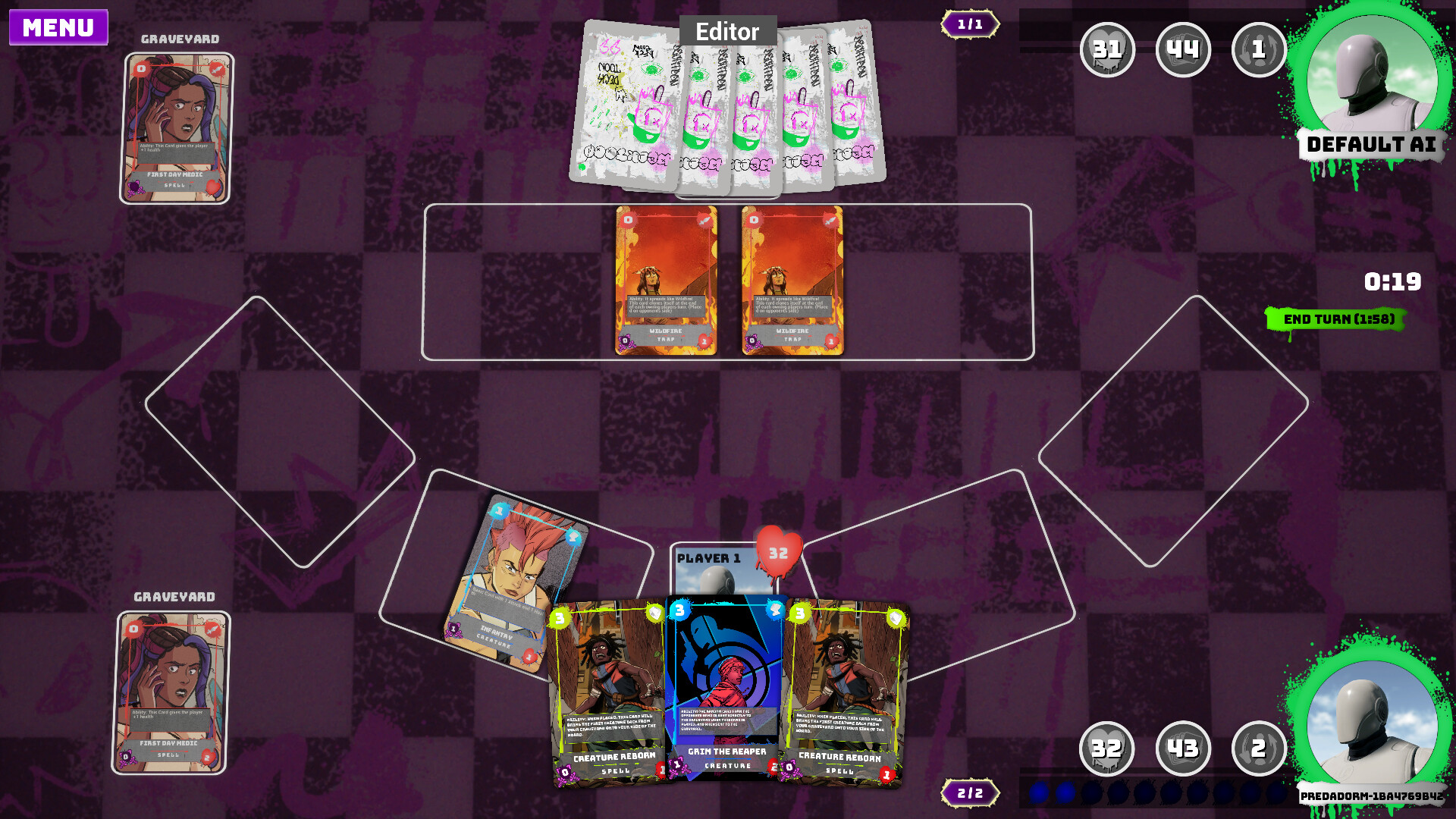Click the AI deck count icon showing 44
This screenshot has width=1456, height=819.
click(1183, 50)
